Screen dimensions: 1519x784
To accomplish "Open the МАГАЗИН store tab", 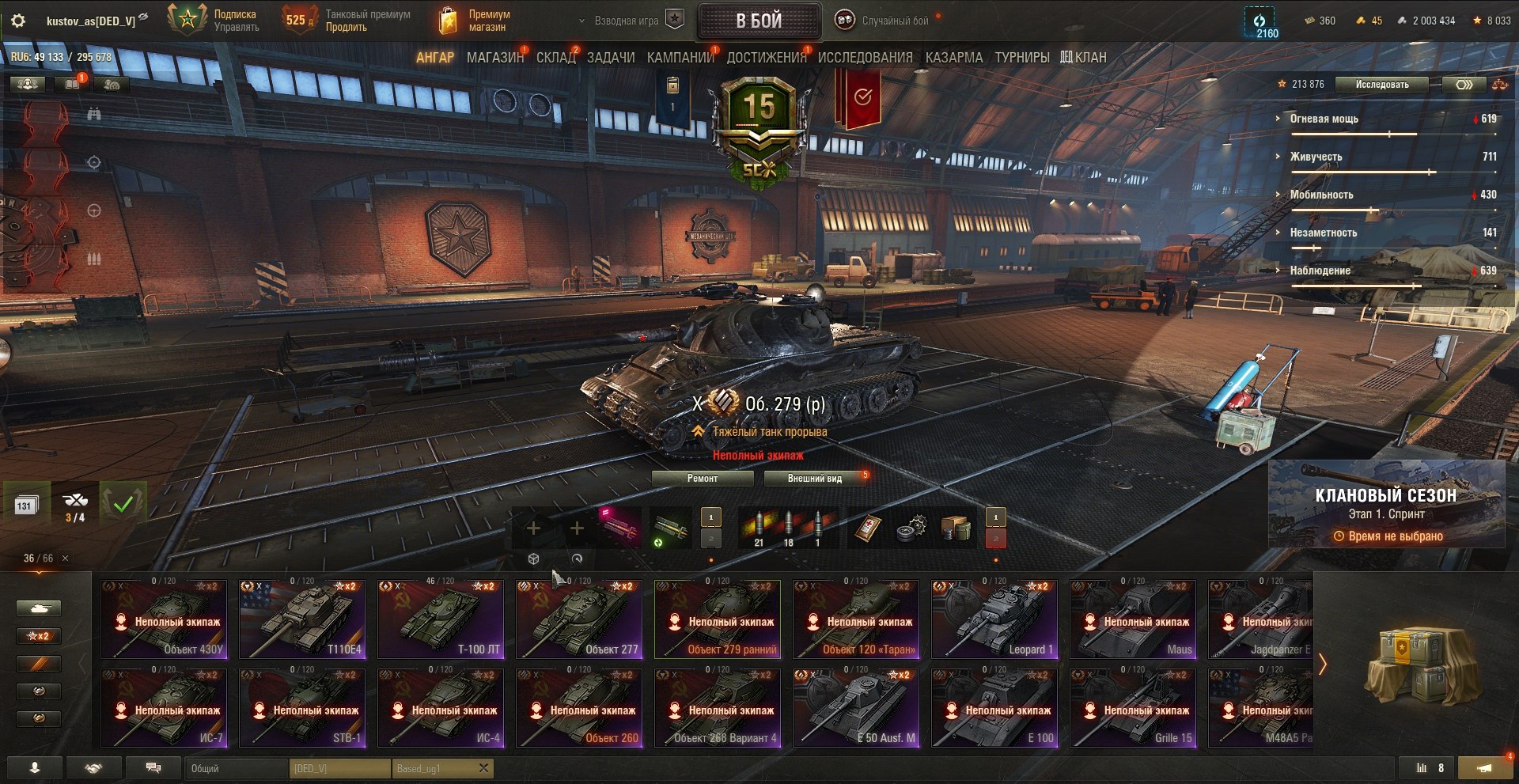I will pos(494,58).
